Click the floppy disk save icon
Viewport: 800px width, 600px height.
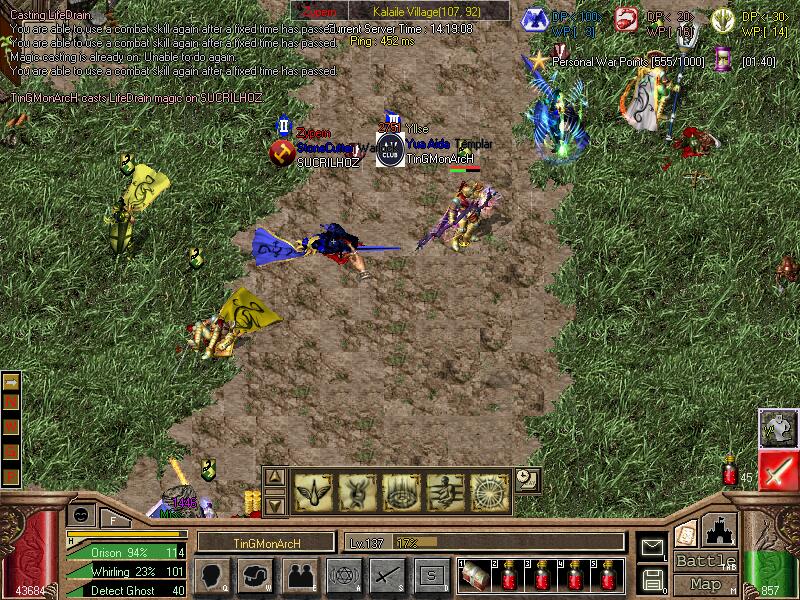[x=653, y=578]
